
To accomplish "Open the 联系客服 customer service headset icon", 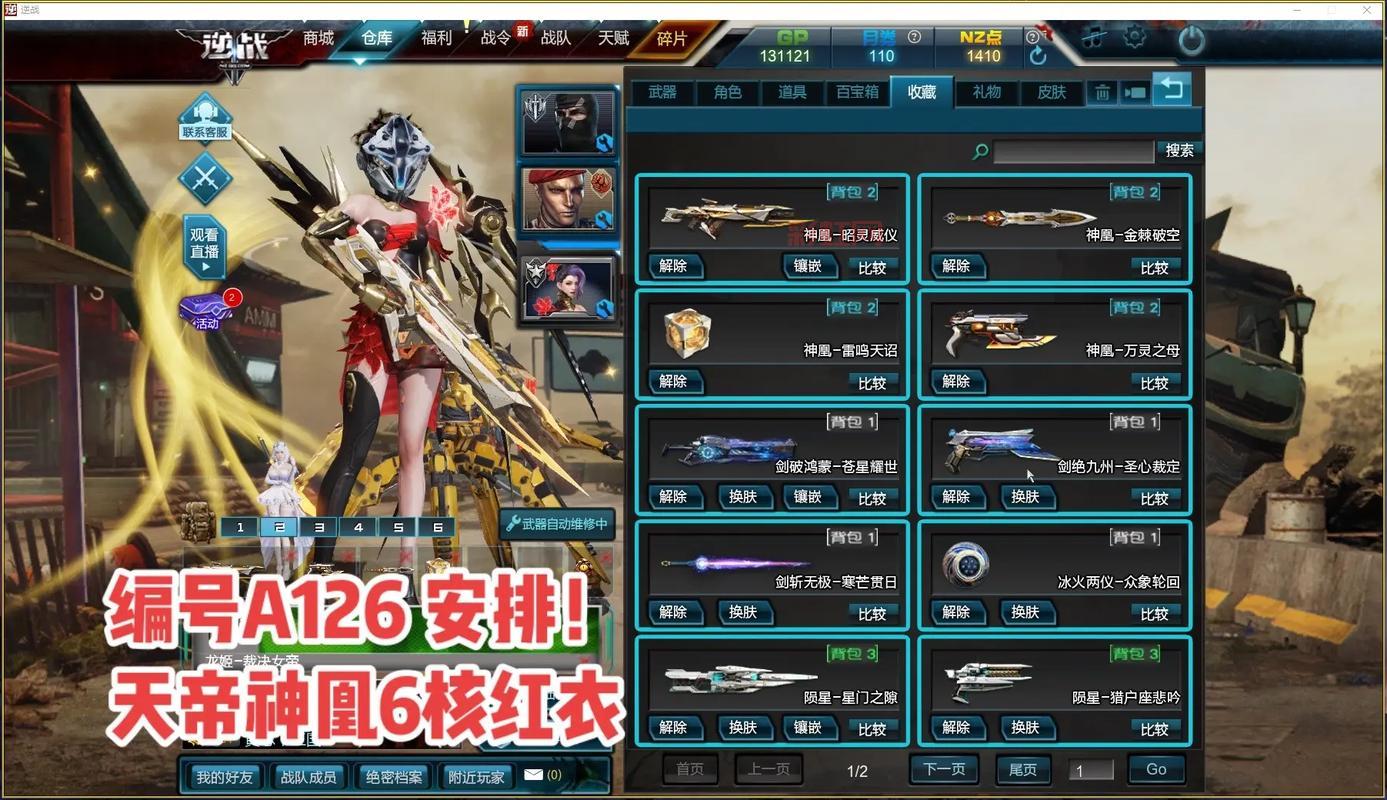I will point(205,119).
